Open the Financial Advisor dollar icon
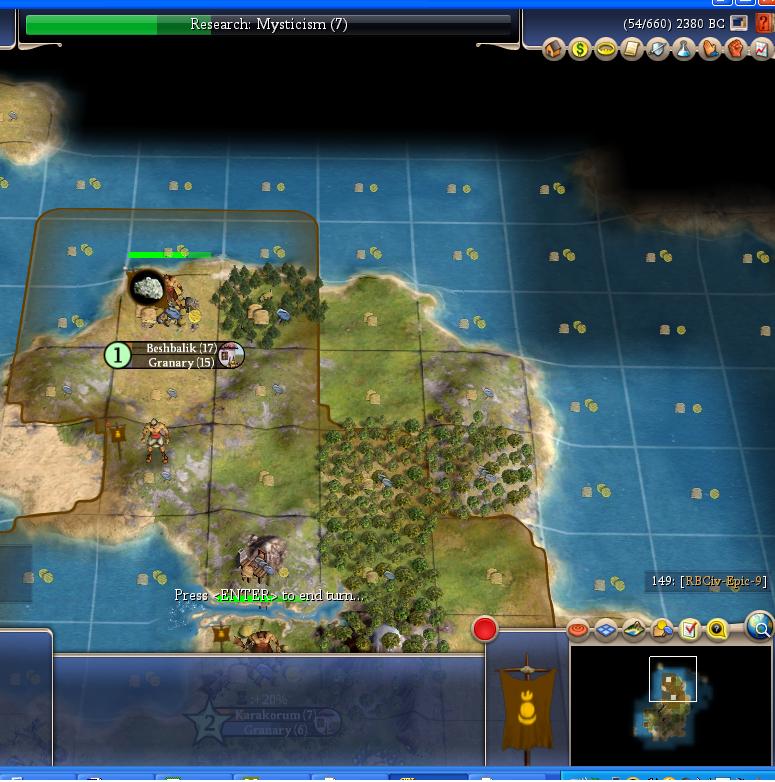Image resolution: width=775 pixels, height=782 pixels. tap(580, 49)
